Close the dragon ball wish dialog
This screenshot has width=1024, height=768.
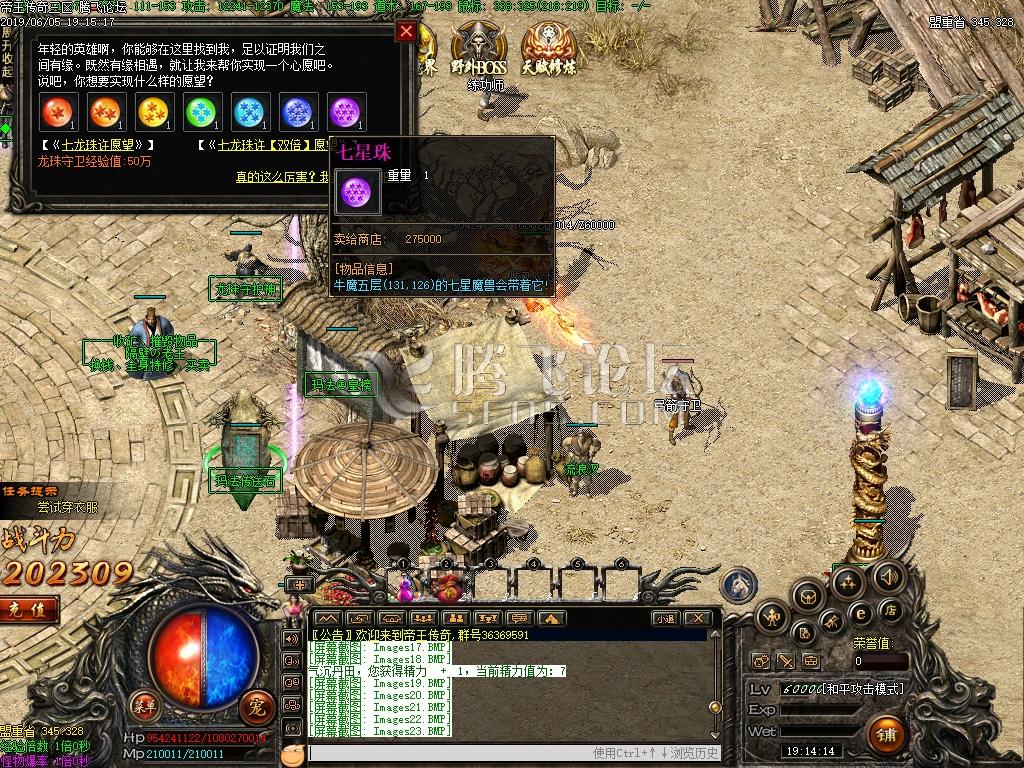coord(406,31)
